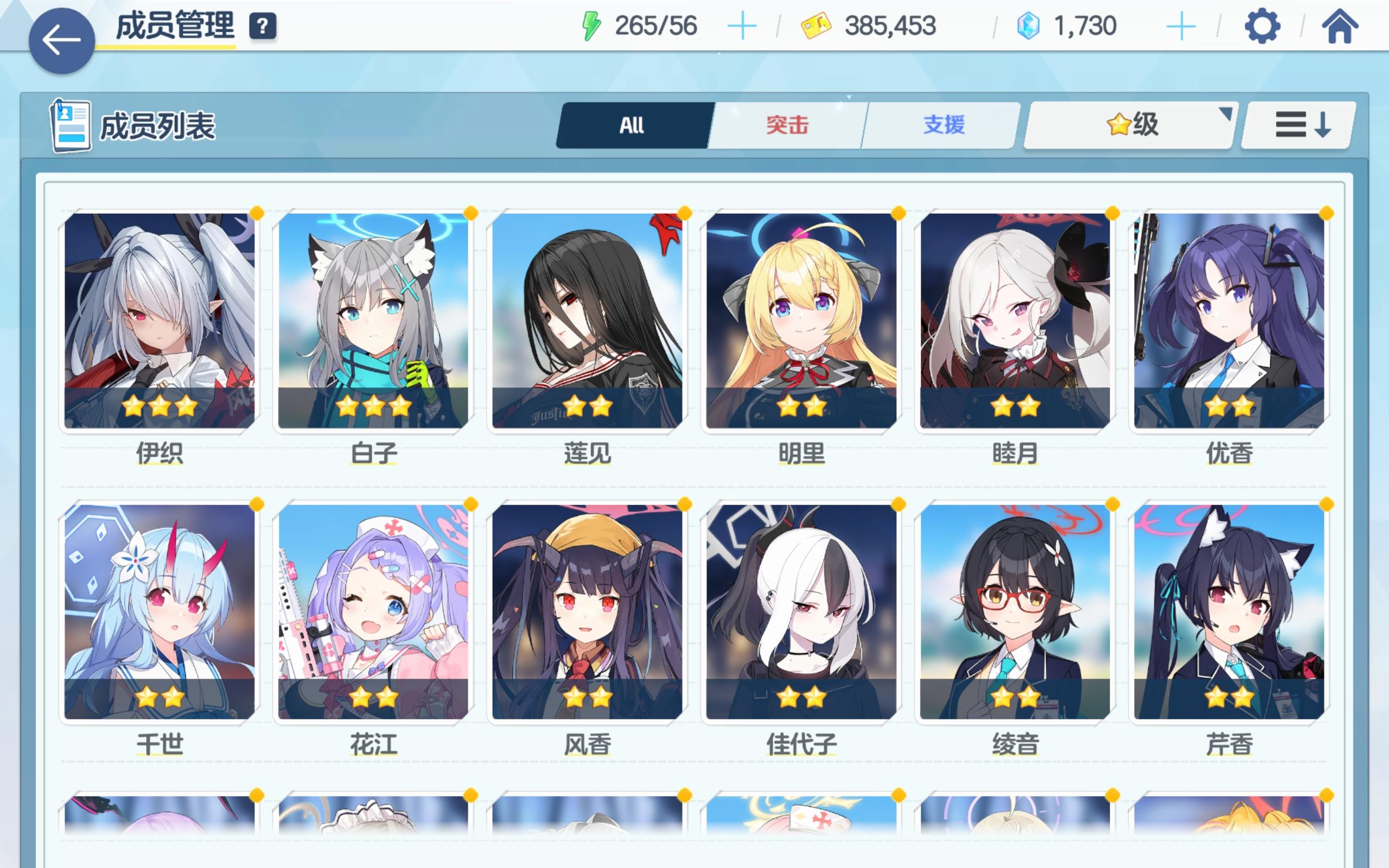1389x868 pixels.
Task: Click the gem plus purchase control
Action: 1181,25
